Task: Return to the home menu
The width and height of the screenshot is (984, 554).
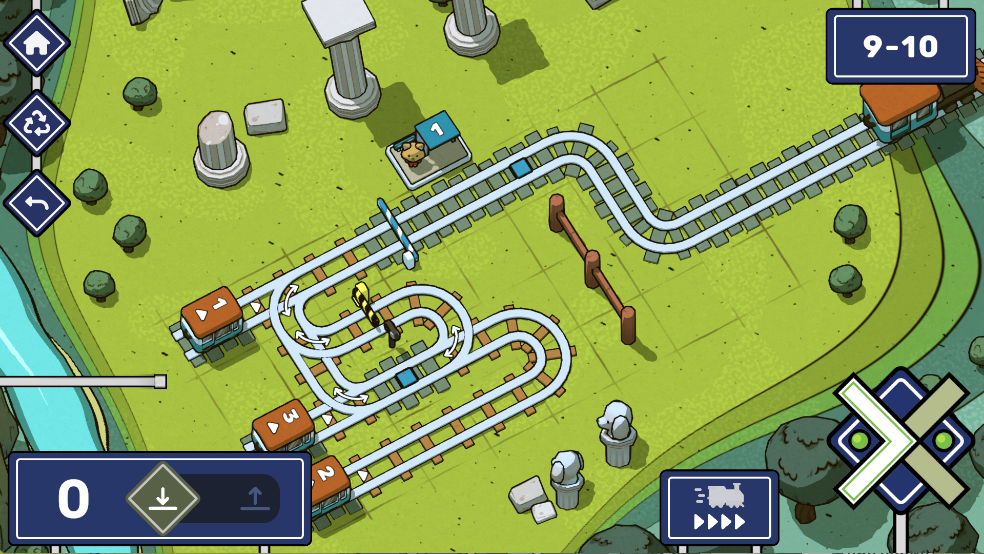Action: 37,44
